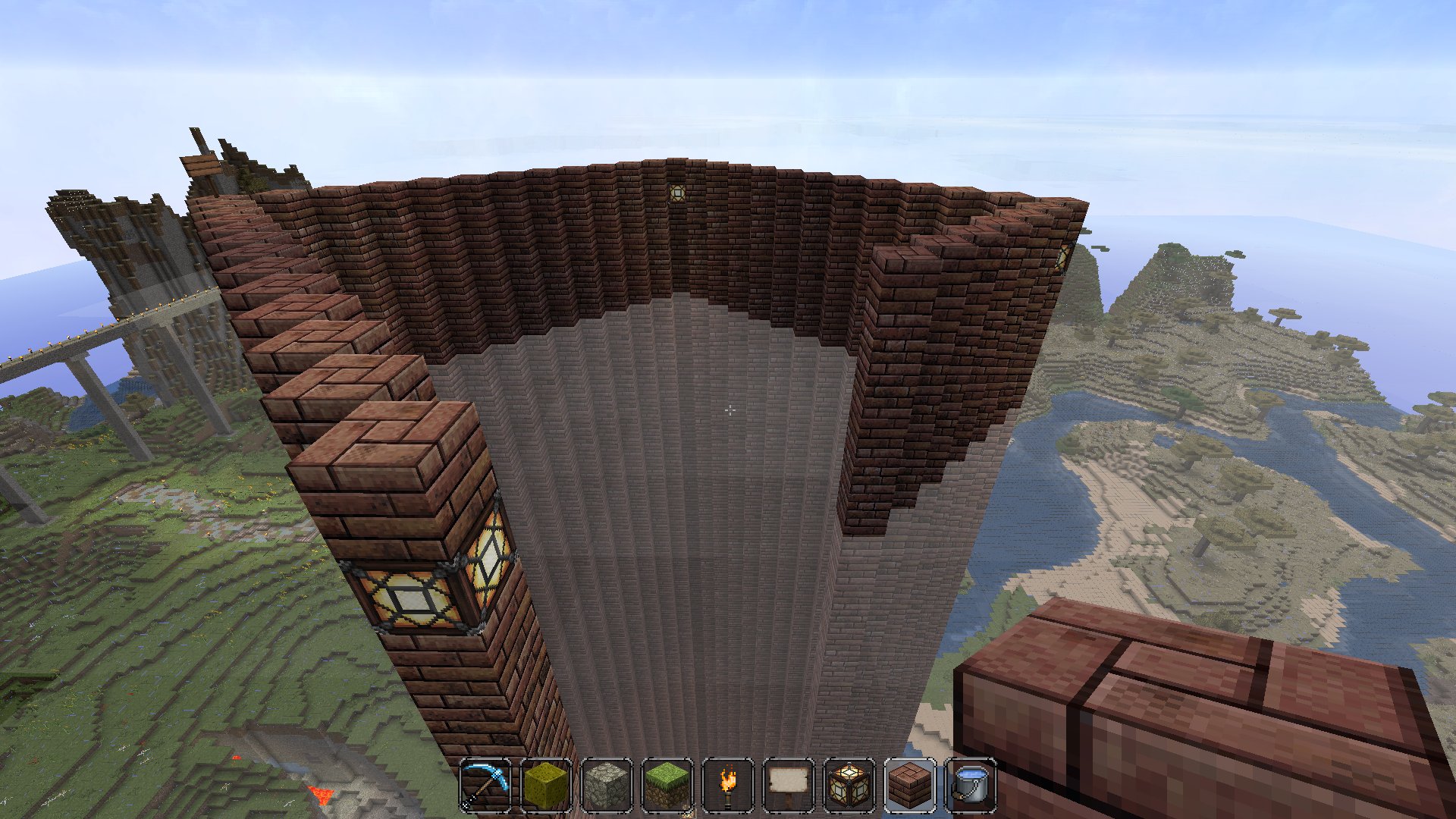
Task: Click the brick block hotbar slot
Action: [910, 785]
